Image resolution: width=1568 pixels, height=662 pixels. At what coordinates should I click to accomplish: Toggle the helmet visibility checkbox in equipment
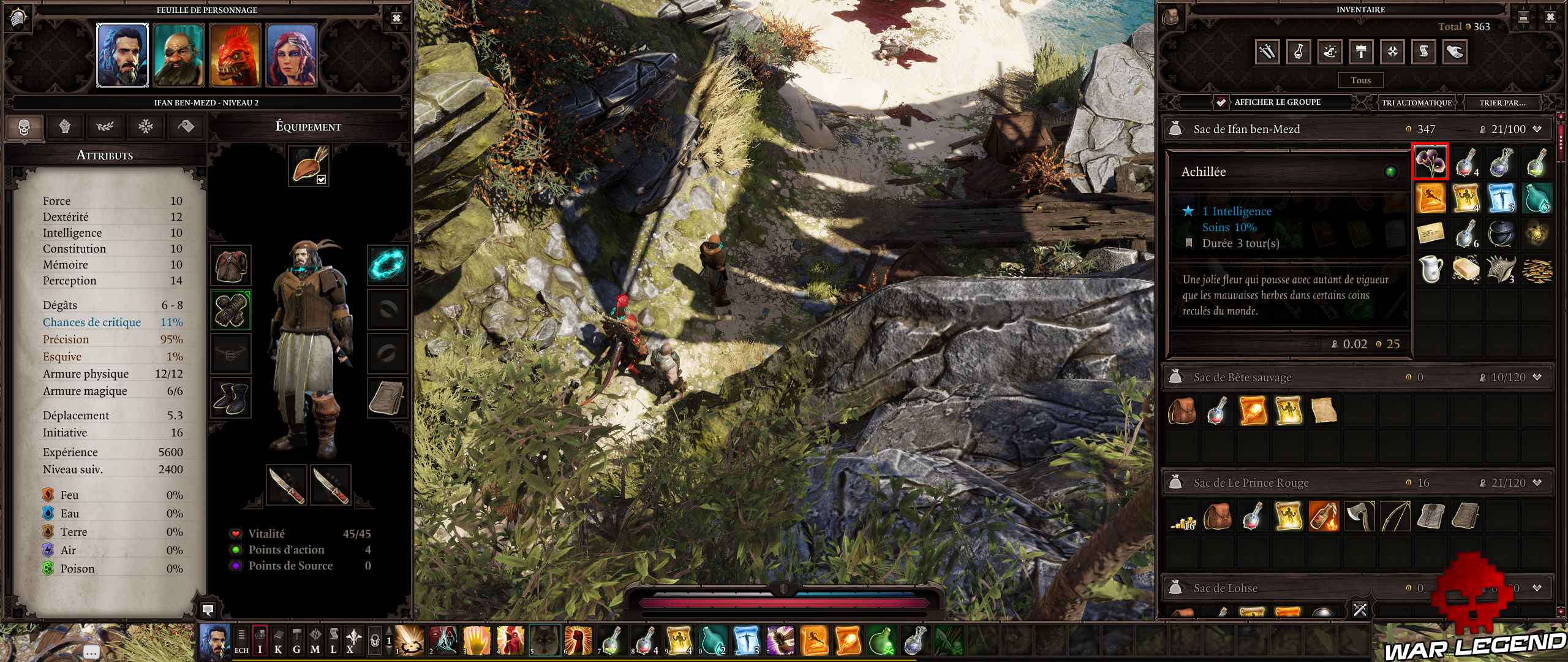(320, 180)
